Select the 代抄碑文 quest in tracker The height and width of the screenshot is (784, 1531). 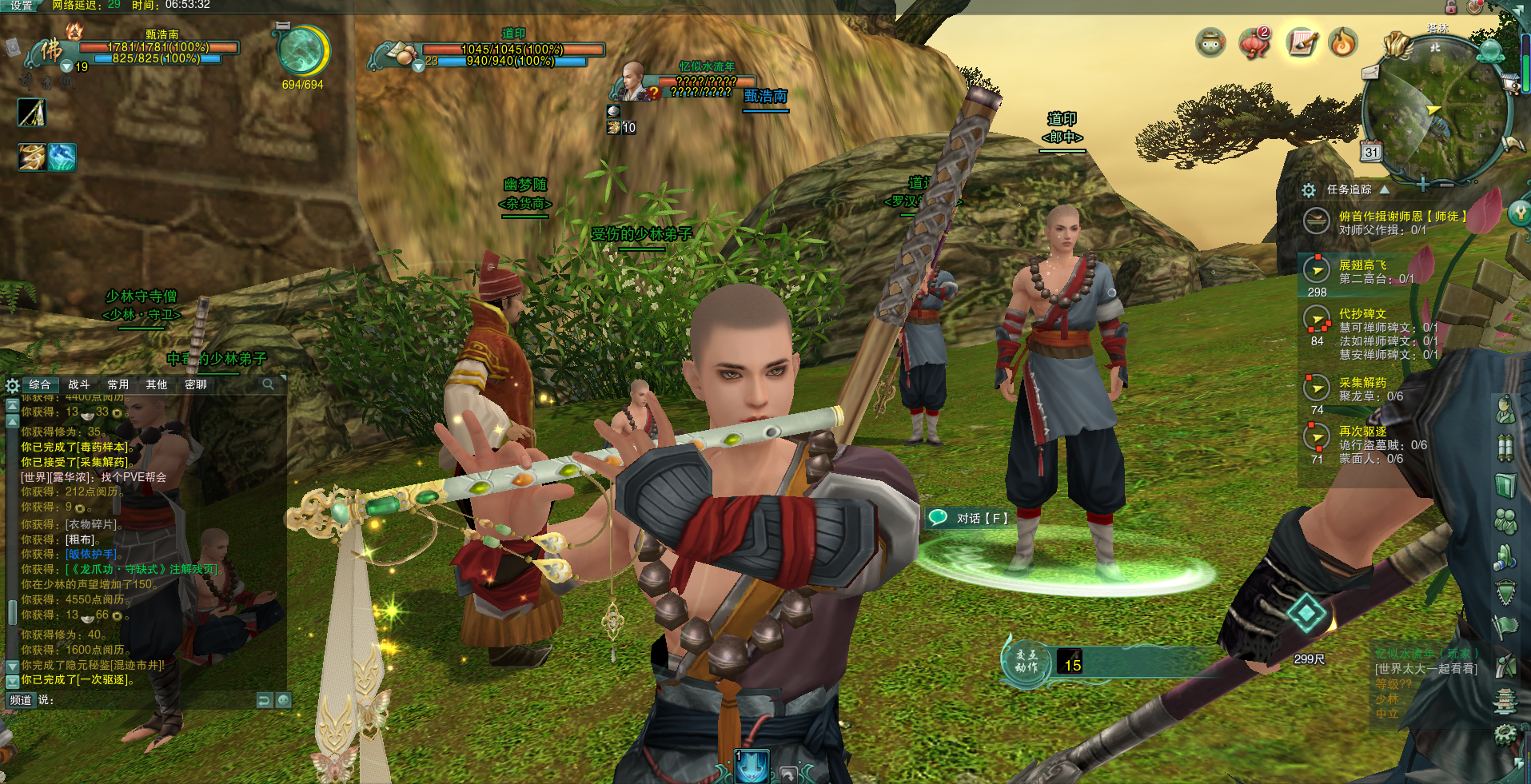1363,314
